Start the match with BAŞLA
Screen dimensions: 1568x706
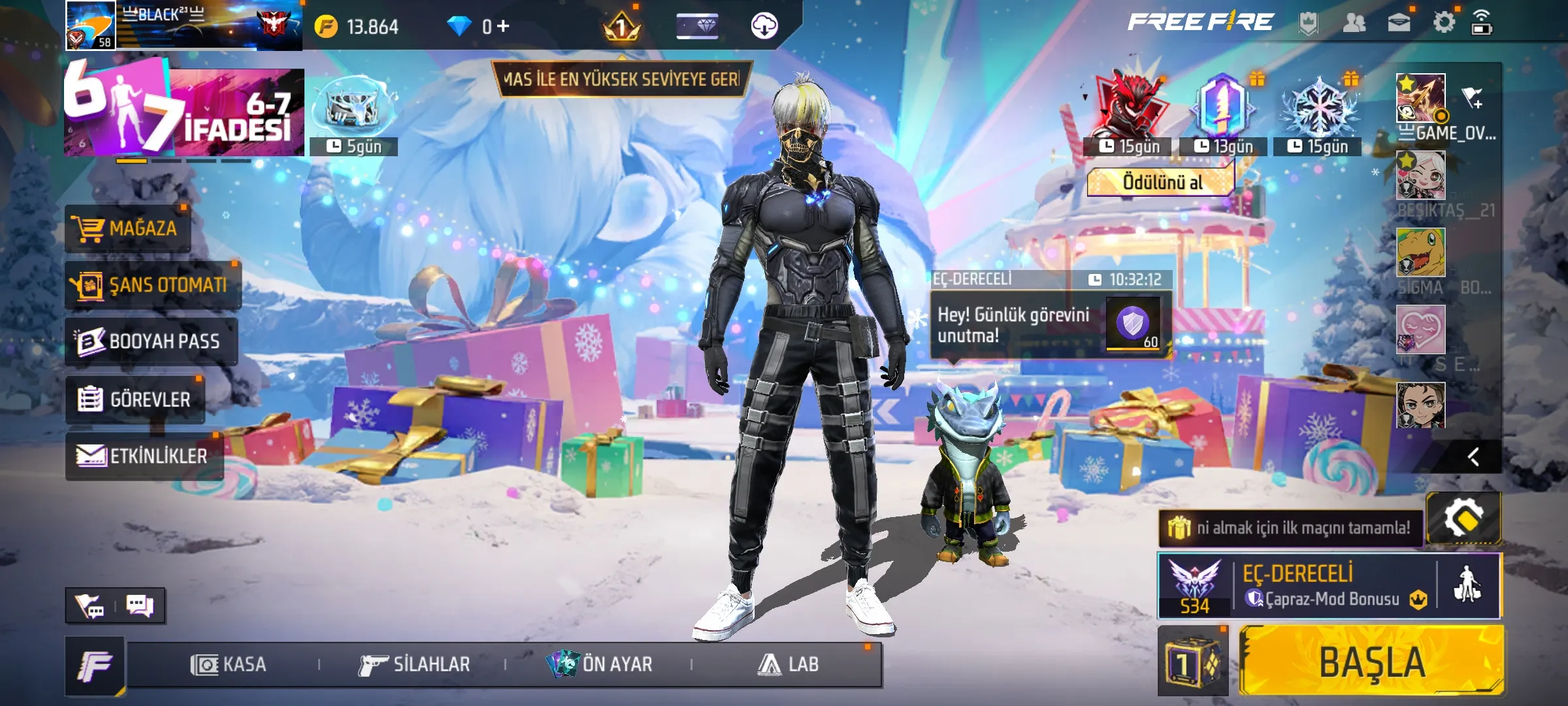pyautogui.click(x=1371, y=662)
